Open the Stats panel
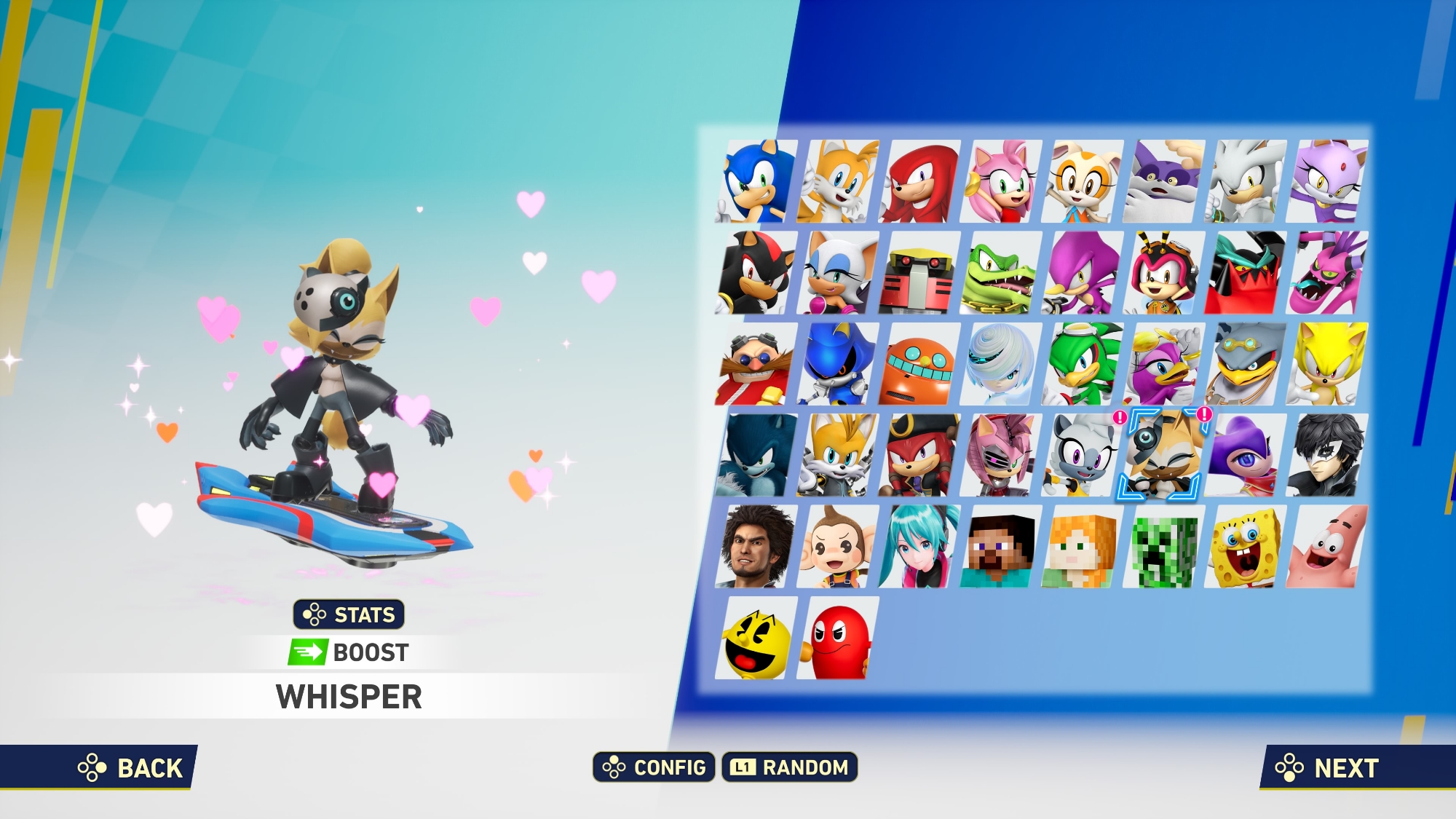The image size is (1456, 819). click(x=349, y=614)
